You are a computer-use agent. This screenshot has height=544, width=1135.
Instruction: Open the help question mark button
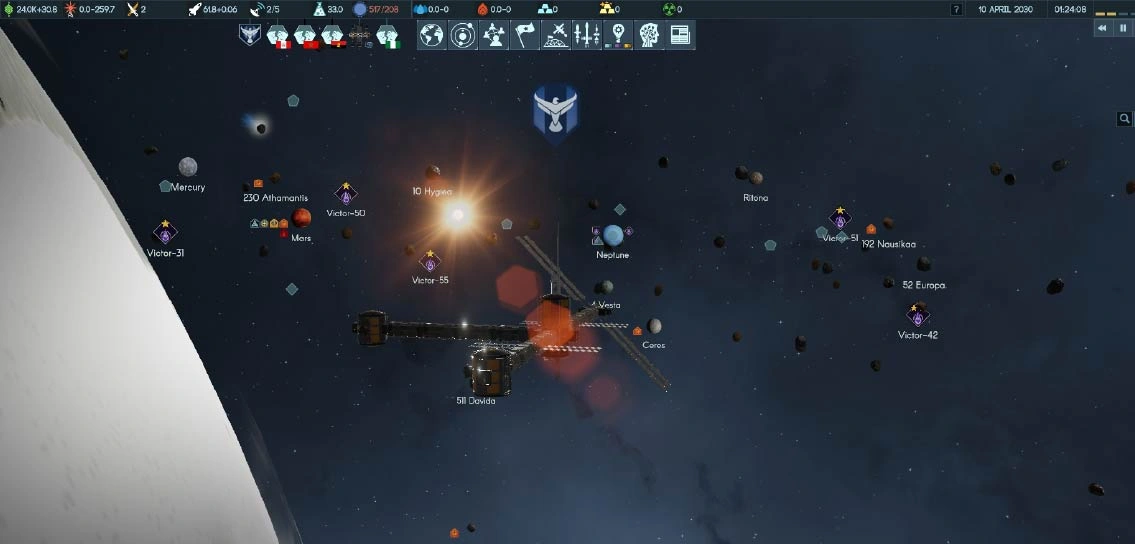coord(957,9)
